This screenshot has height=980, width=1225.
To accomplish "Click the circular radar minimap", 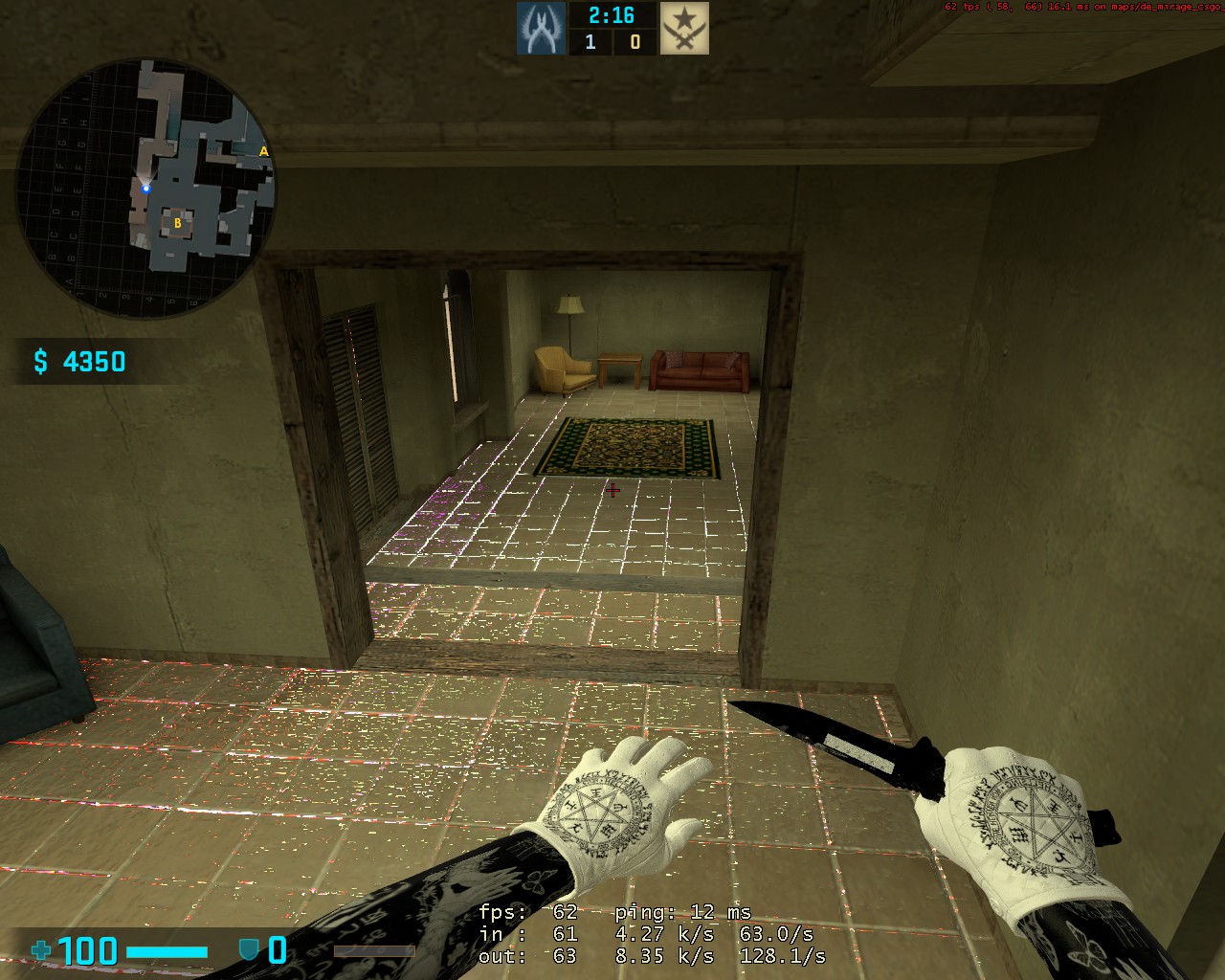I will pos(145,189).
